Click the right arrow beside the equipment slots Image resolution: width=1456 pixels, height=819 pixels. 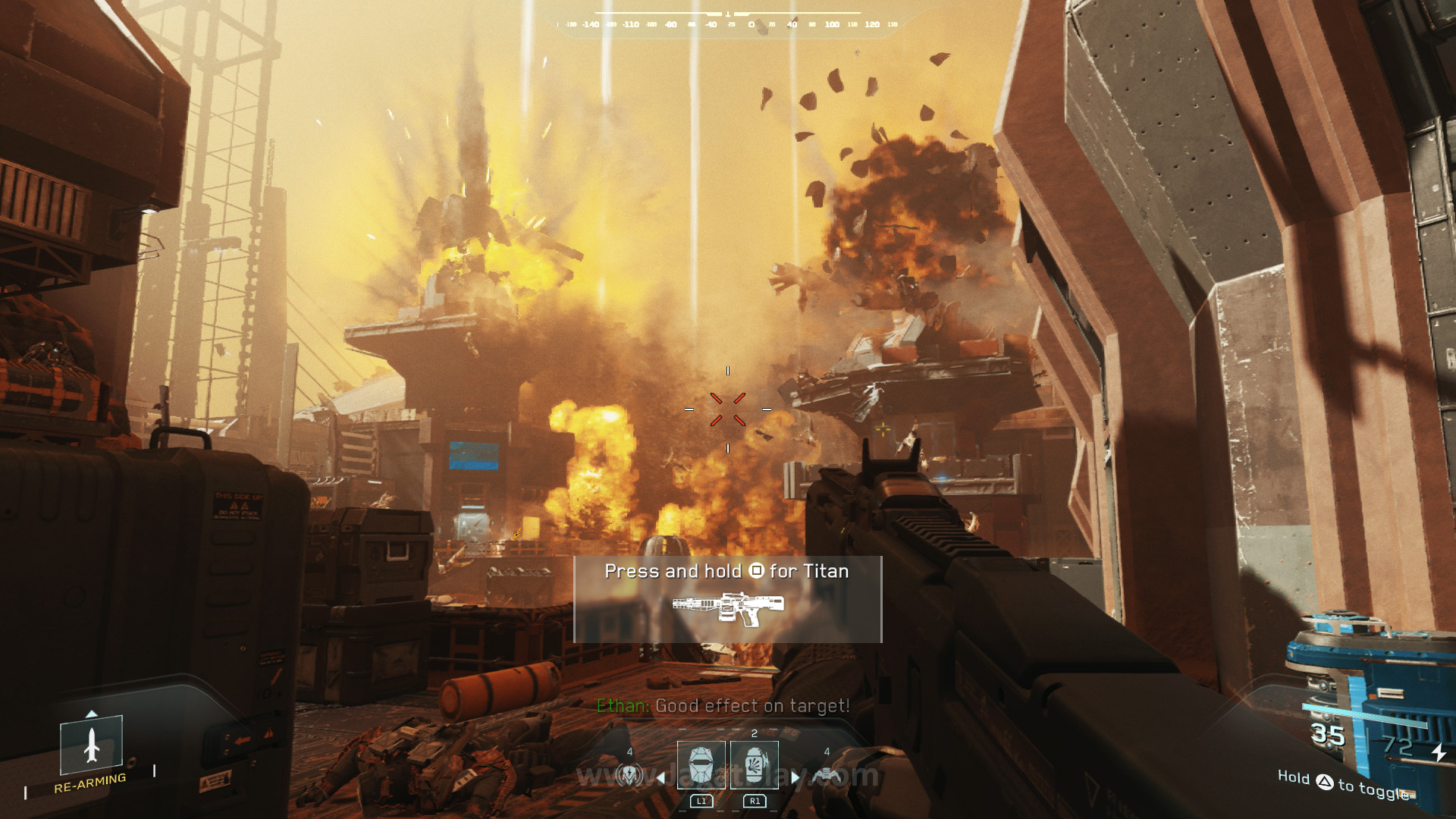click(x=795, y=777)
